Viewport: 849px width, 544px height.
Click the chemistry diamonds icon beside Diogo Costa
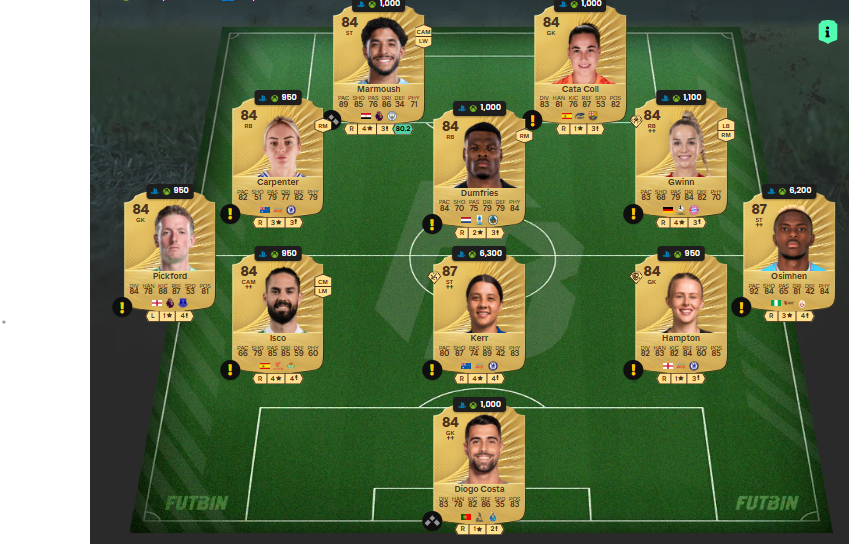pyautogui.click(x=431, y=520)
